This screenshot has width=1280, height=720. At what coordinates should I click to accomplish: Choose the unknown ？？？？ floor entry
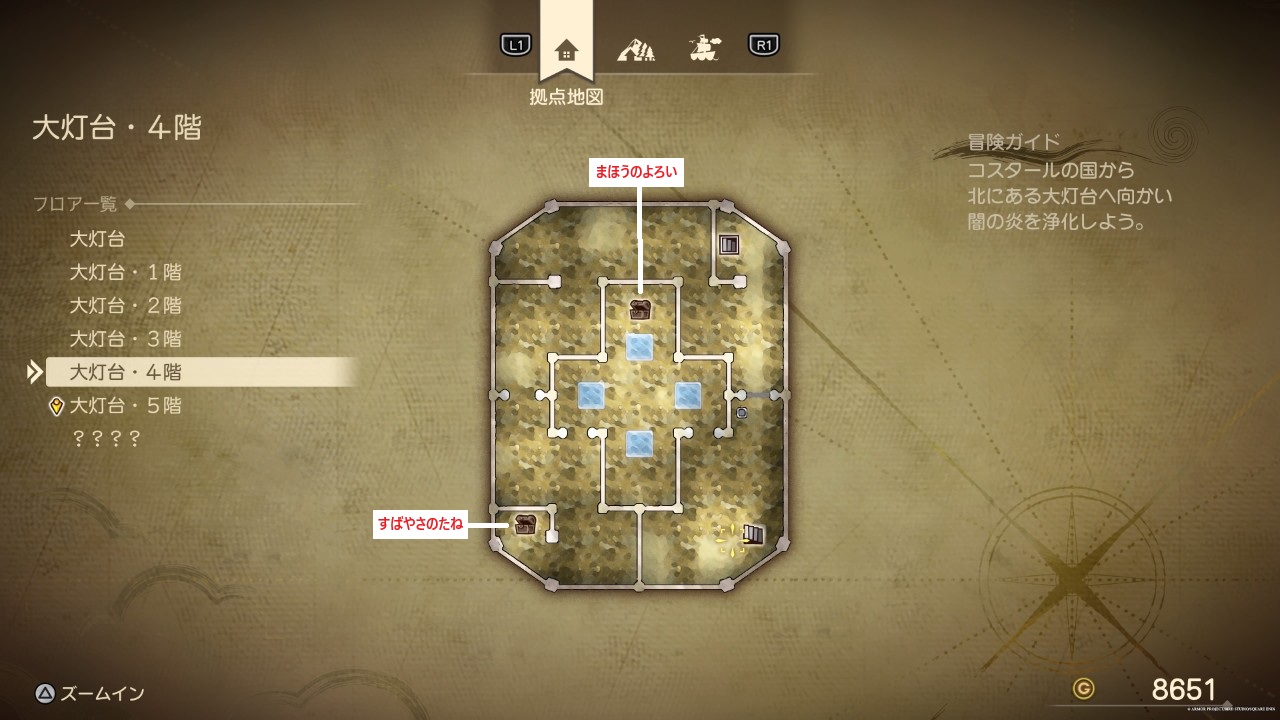tap(105, 438)
